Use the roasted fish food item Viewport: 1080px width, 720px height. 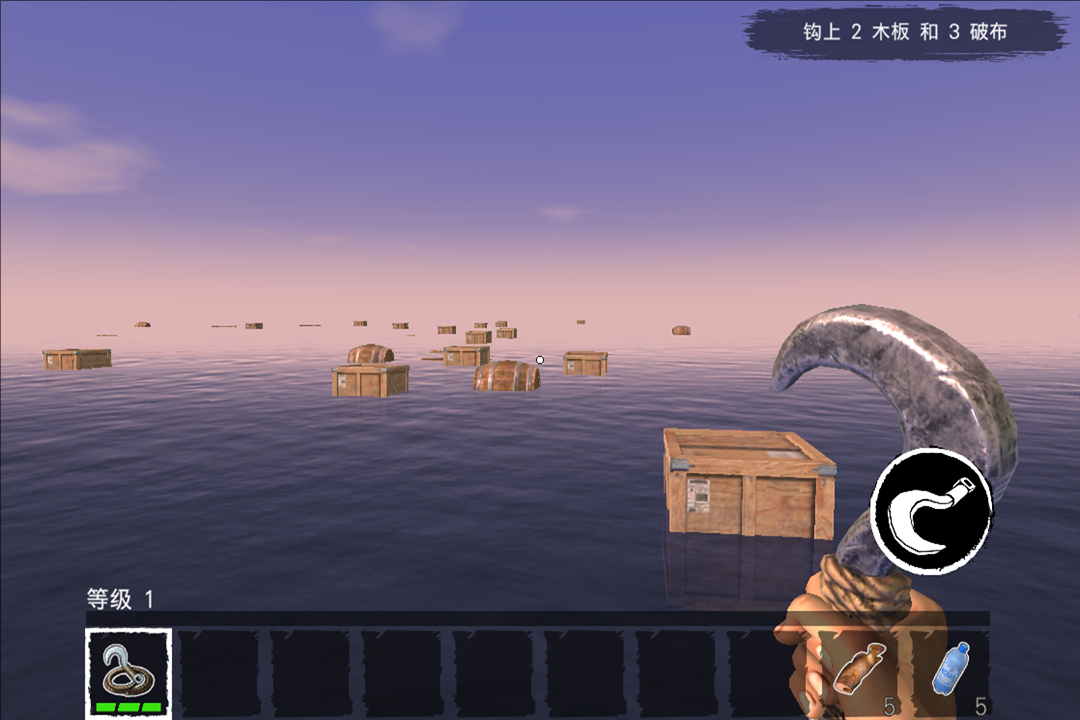point(858,669)
